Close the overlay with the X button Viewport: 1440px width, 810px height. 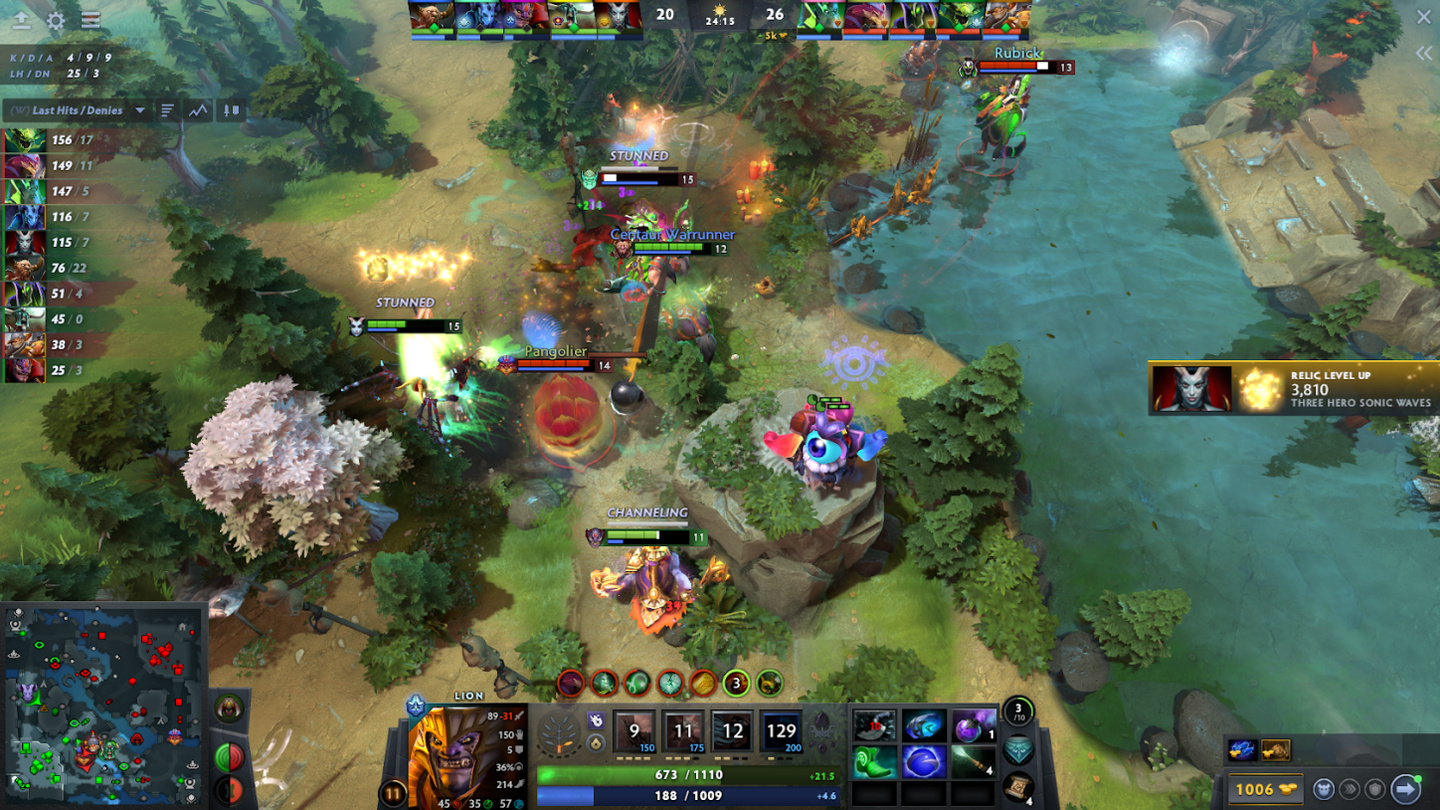(x=1423, y=17)
